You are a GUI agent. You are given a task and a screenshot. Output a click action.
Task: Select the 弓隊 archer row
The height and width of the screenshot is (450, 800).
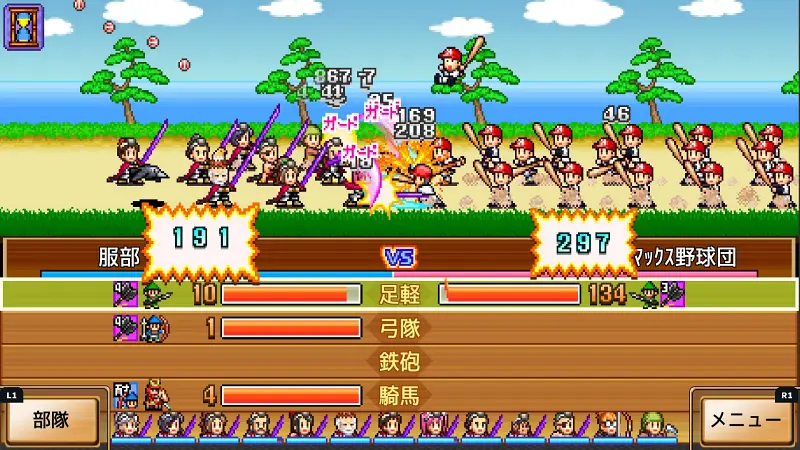point(400,327)
